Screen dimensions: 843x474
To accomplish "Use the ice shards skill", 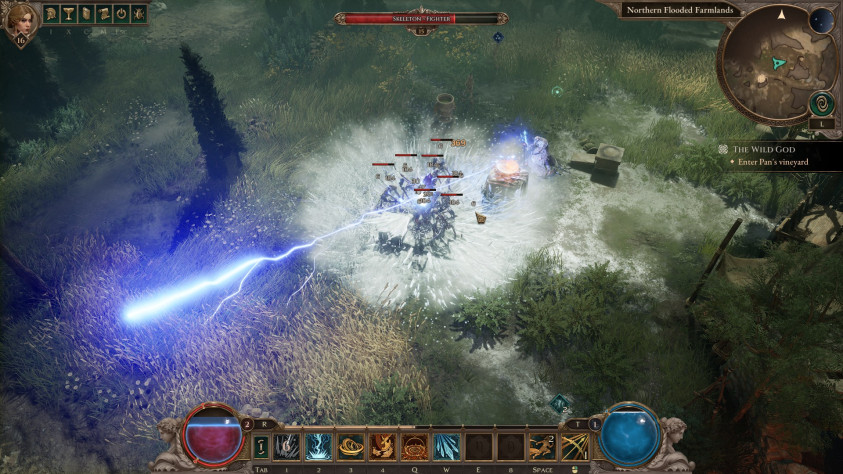I will tap(447, 446).
